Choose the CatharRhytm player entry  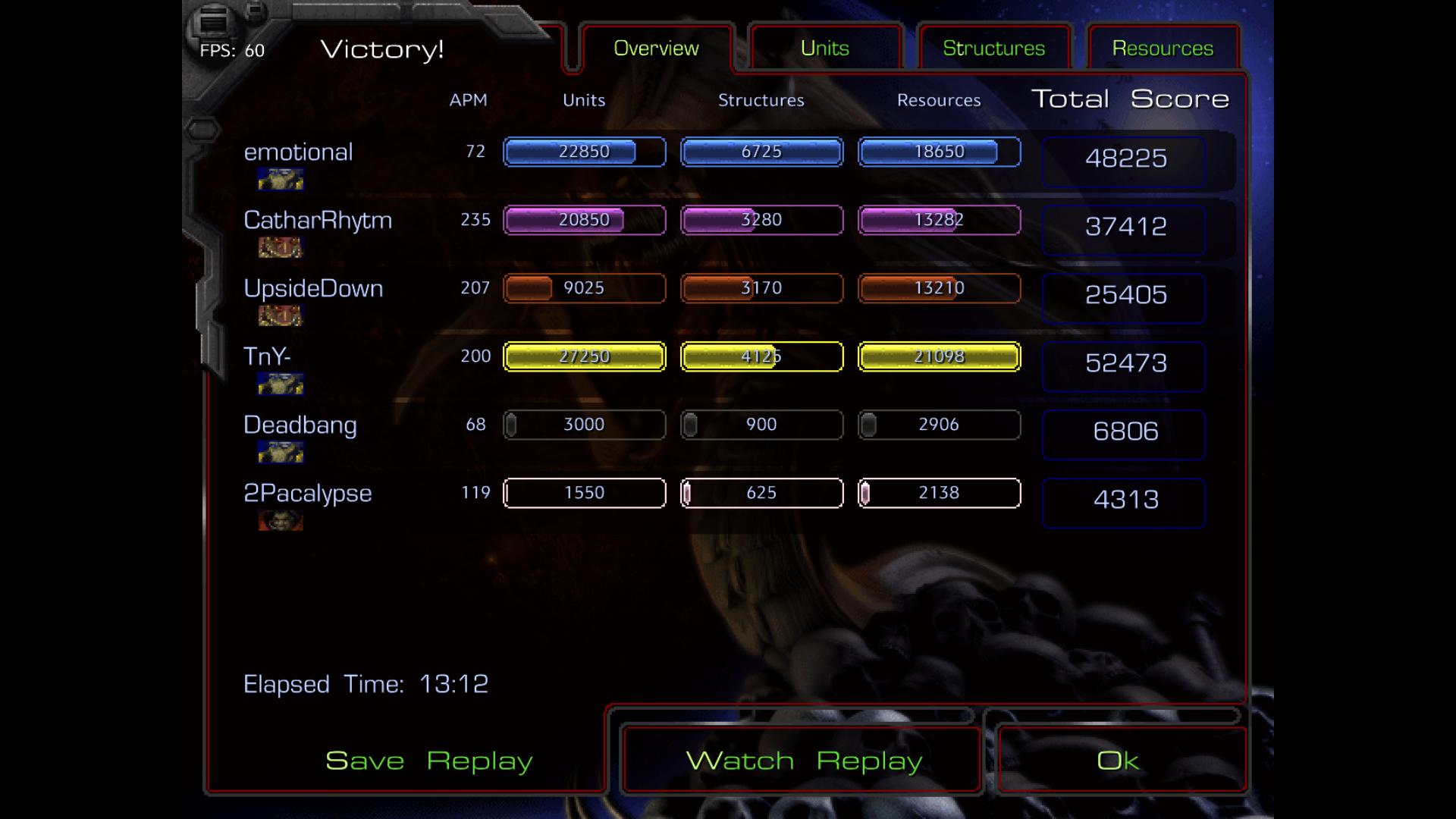(x=318, y=221)
